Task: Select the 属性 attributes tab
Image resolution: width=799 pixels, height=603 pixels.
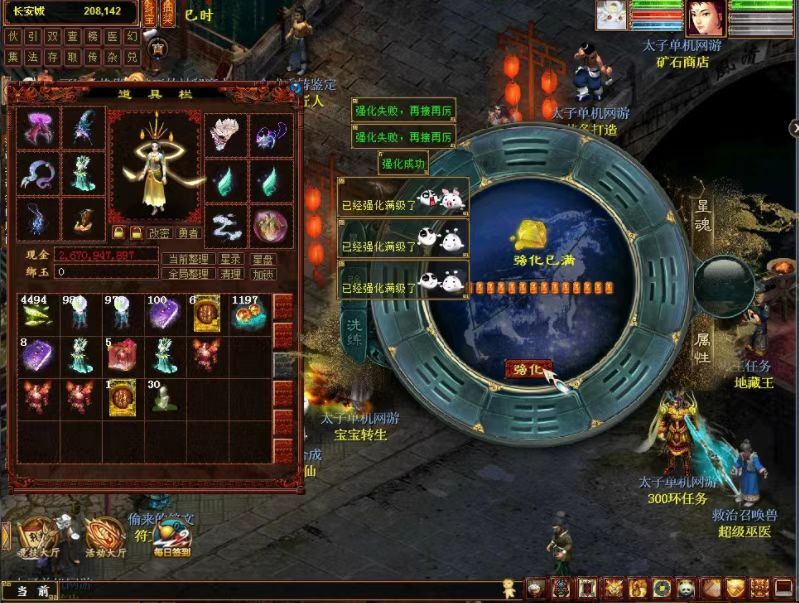Action: pyautogui.click(x=703, y=346)
